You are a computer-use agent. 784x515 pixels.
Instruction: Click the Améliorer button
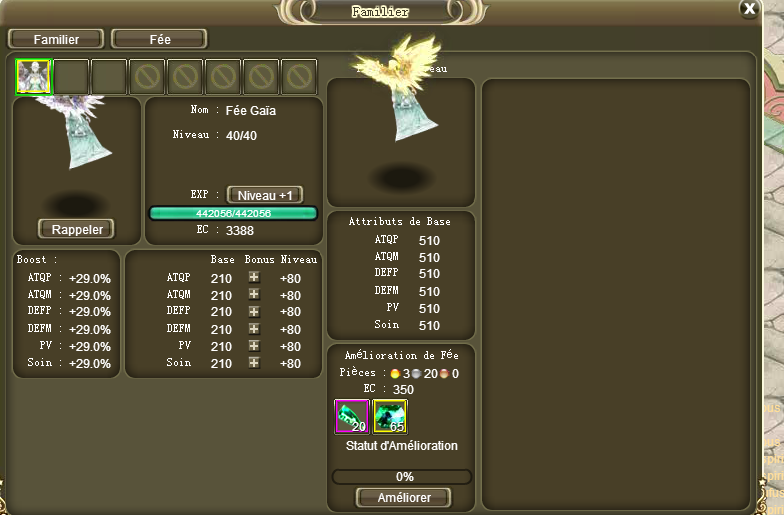pos(403,497)
